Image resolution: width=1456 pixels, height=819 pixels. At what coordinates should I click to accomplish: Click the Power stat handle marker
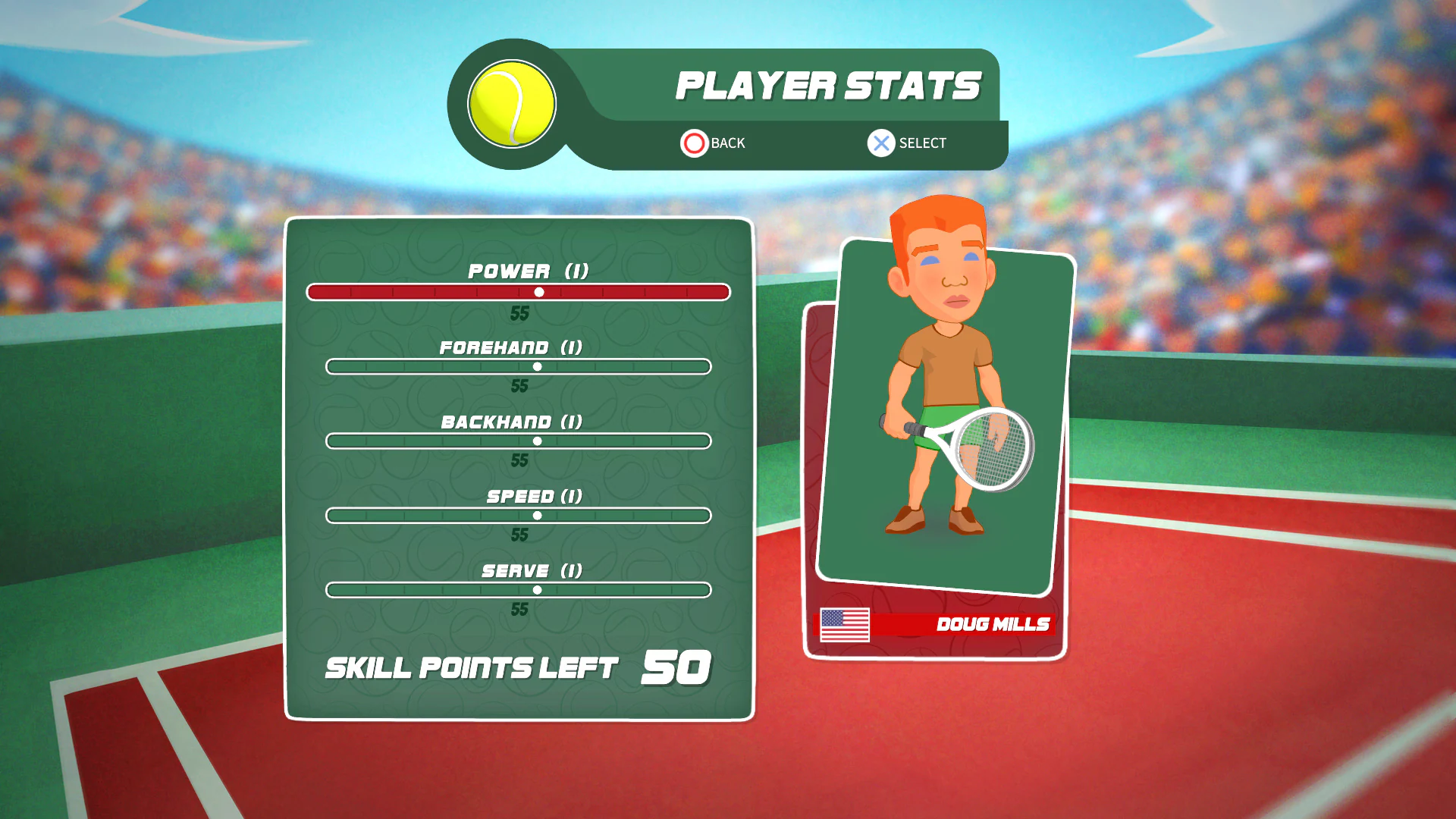[x=539, y=291]
